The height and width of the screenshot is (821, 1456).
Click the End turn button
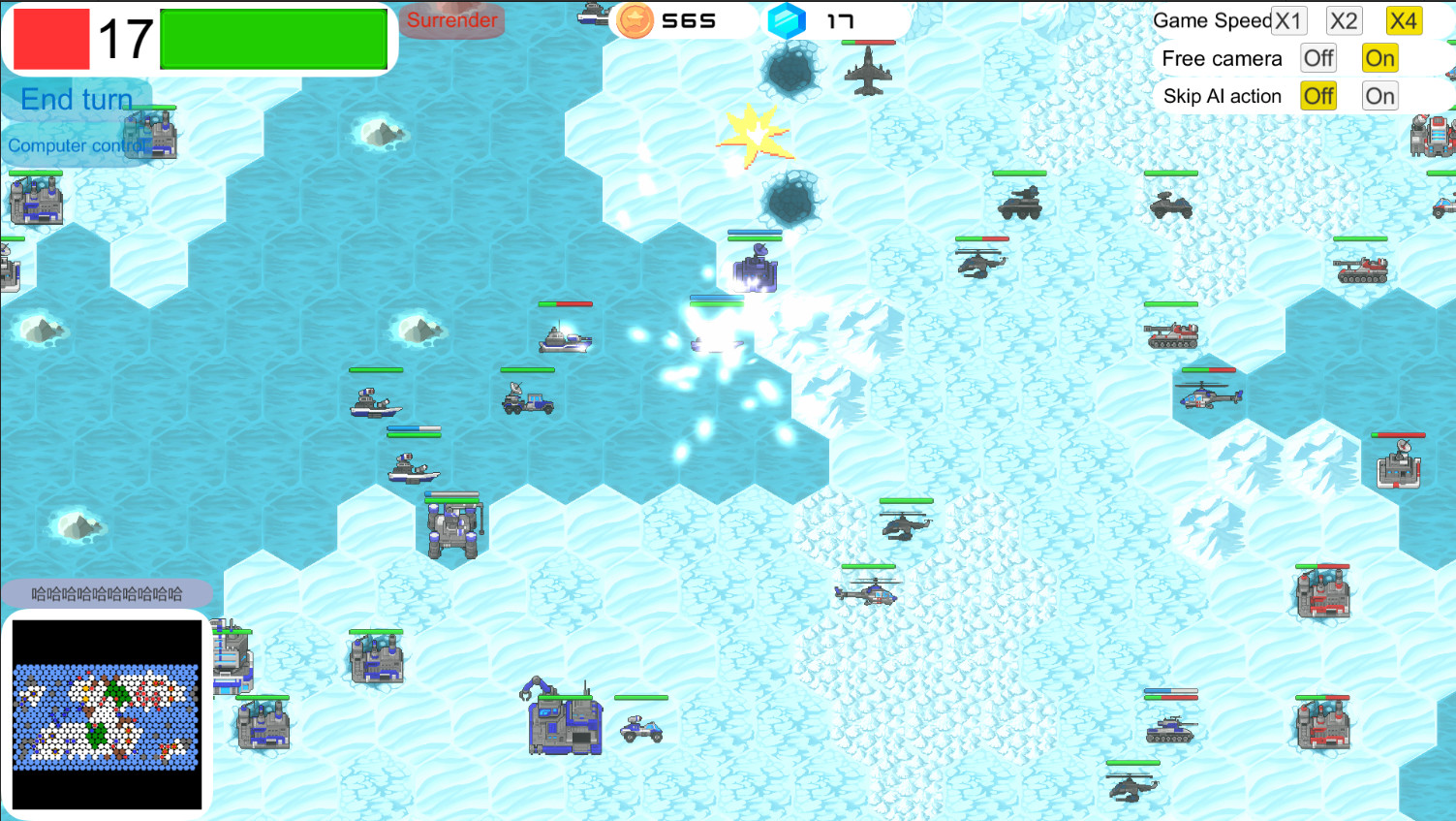76,99
